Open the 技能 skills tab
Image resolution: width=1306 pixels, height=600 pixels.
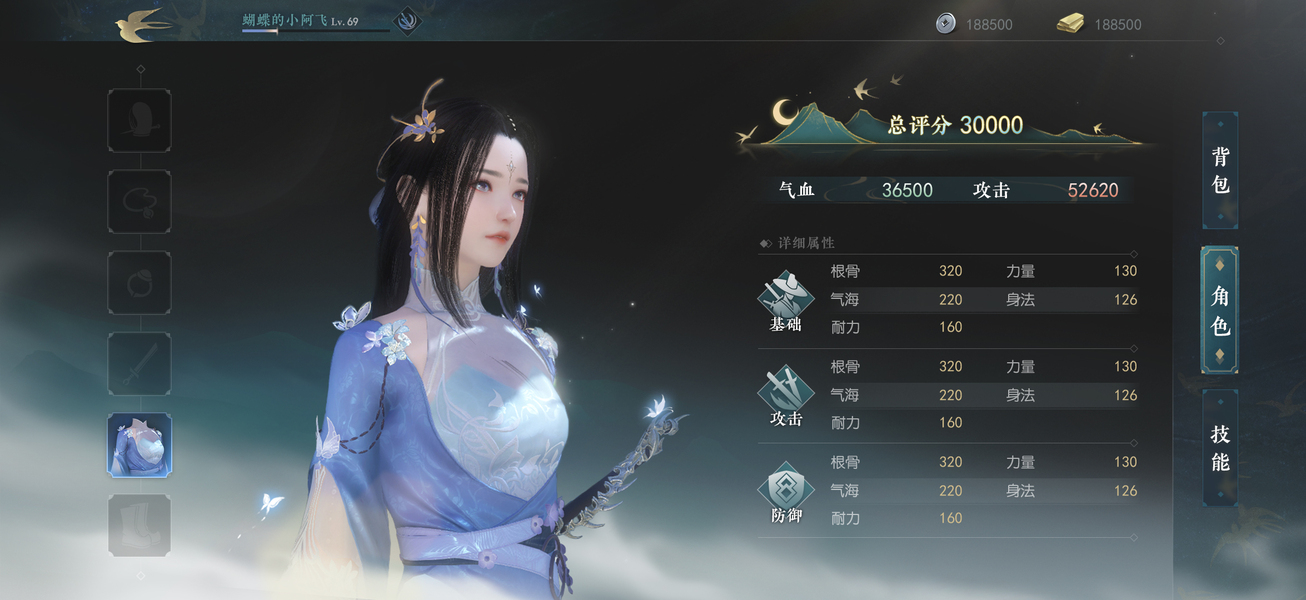tap(1220, 448)
